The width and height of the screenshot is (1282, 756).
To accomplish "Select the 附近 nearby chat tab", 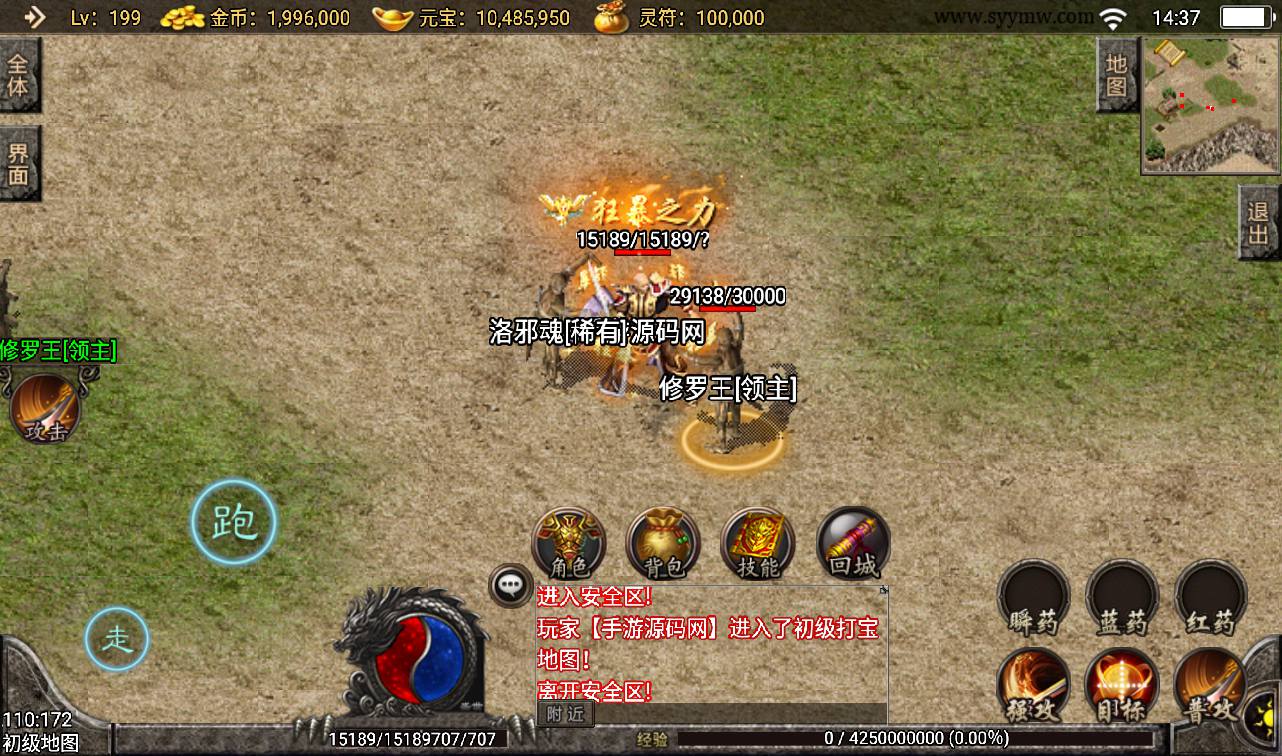I will (565, 713).
